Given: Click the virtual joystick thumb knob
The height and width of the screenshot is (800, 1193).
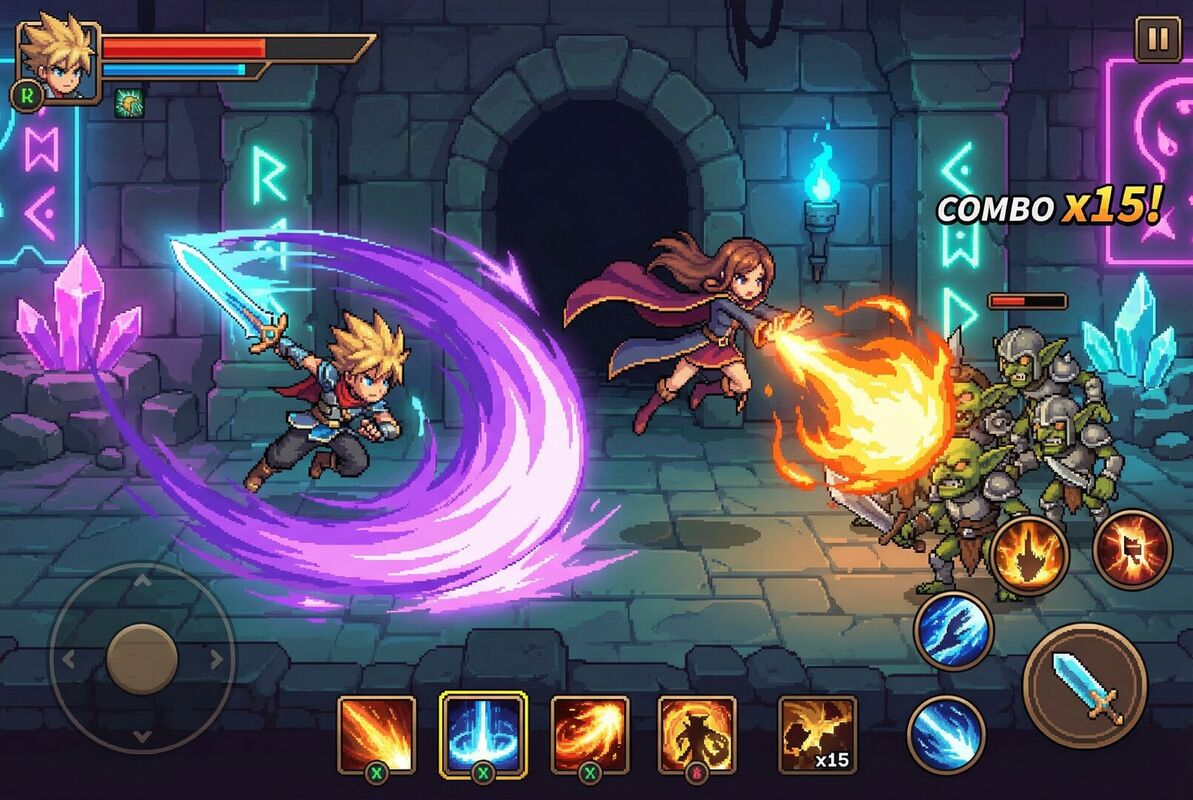Looking at the screenshot, I should coord(142,658).
